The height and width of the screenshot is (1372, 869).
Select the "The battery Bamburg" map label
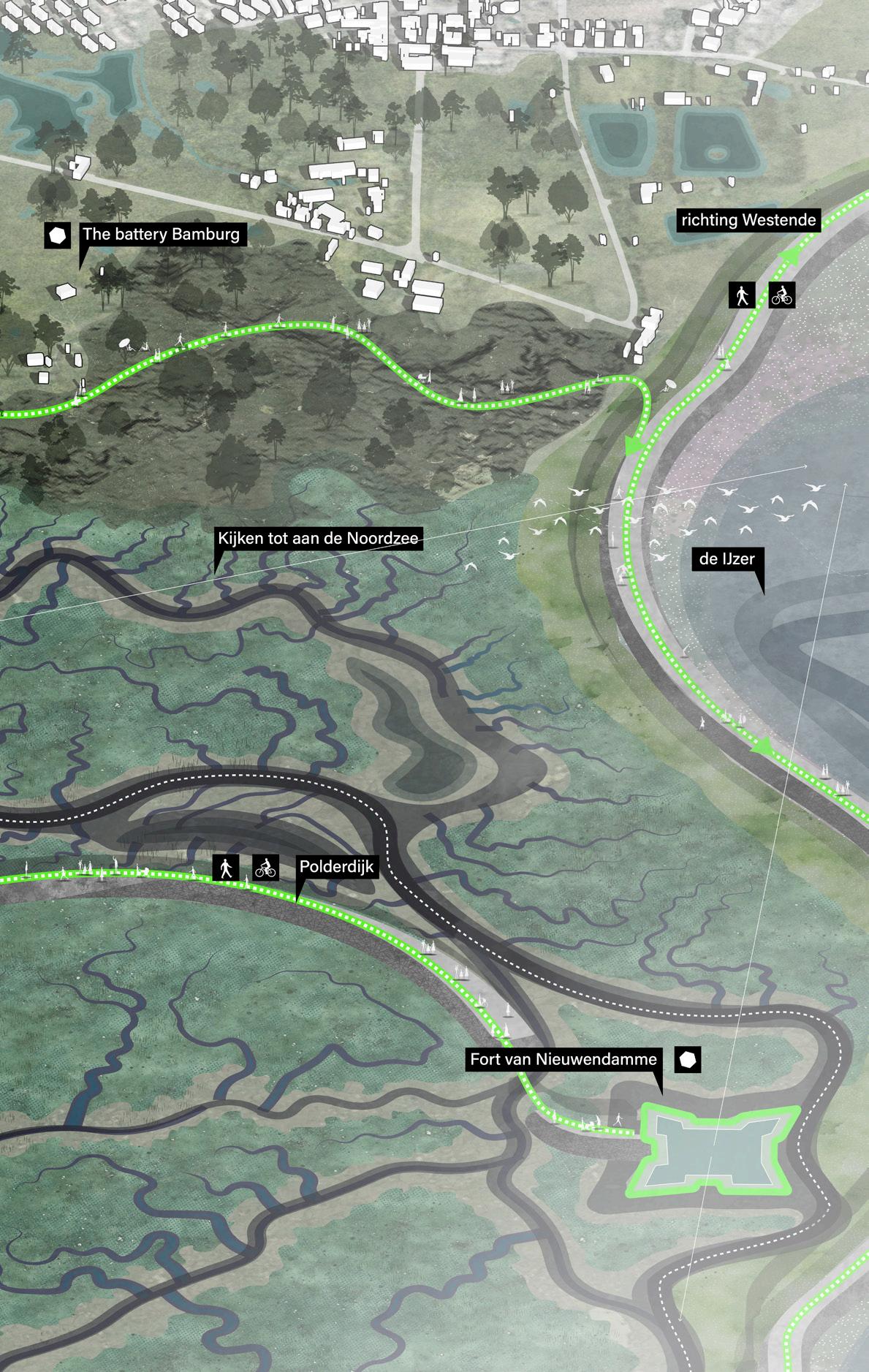coord(161,235)
